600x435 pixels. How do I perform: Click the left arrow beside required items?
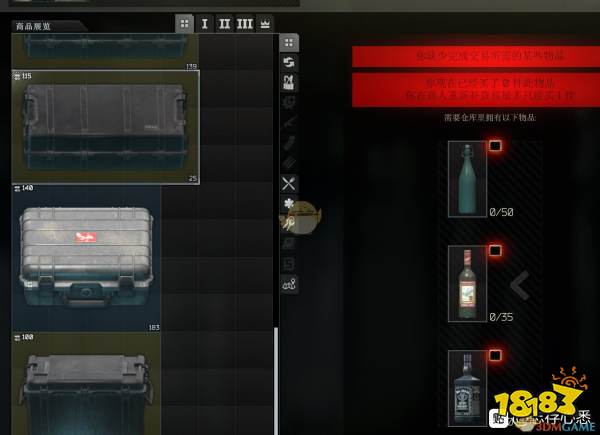(x=519, y=286)
